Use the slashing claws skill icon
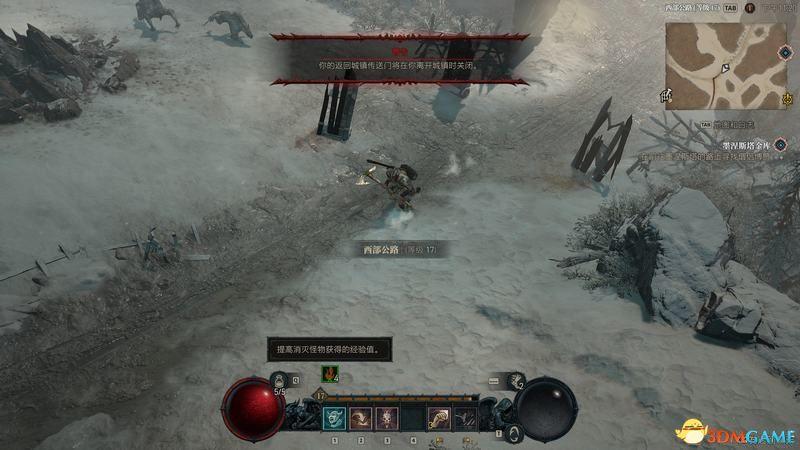Screen dimensions: 800x450 pyautogui.click(x=464, y=418)
